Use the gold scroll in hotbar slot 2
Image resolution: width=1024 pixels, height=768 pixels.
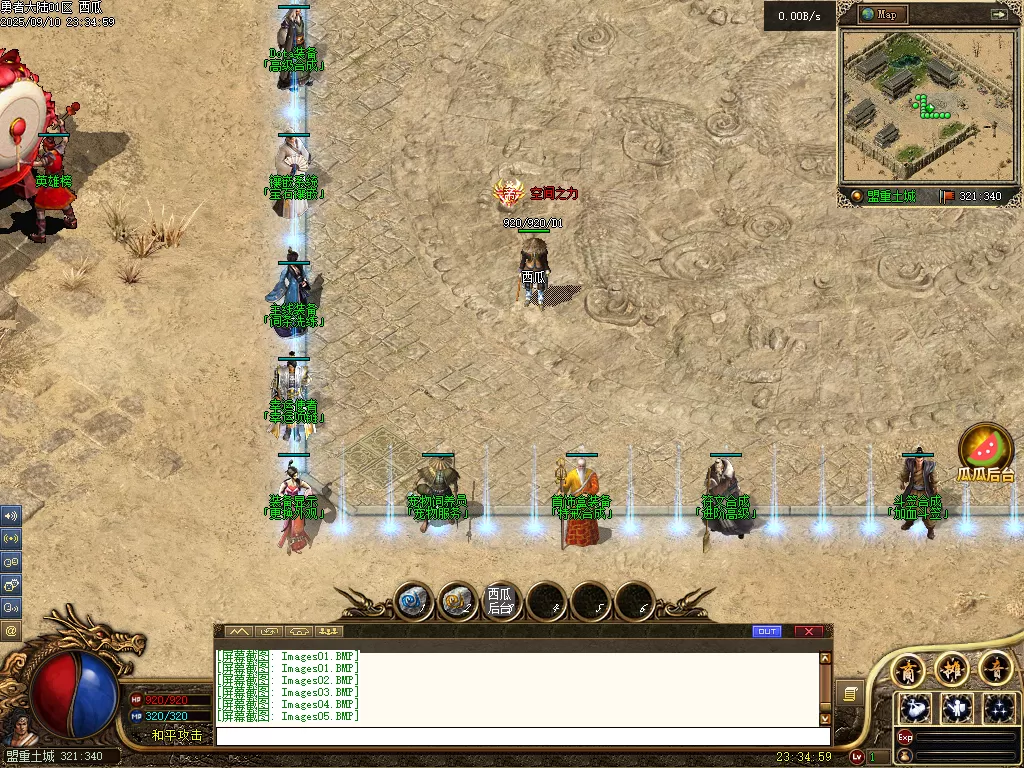tap(458, 601)
